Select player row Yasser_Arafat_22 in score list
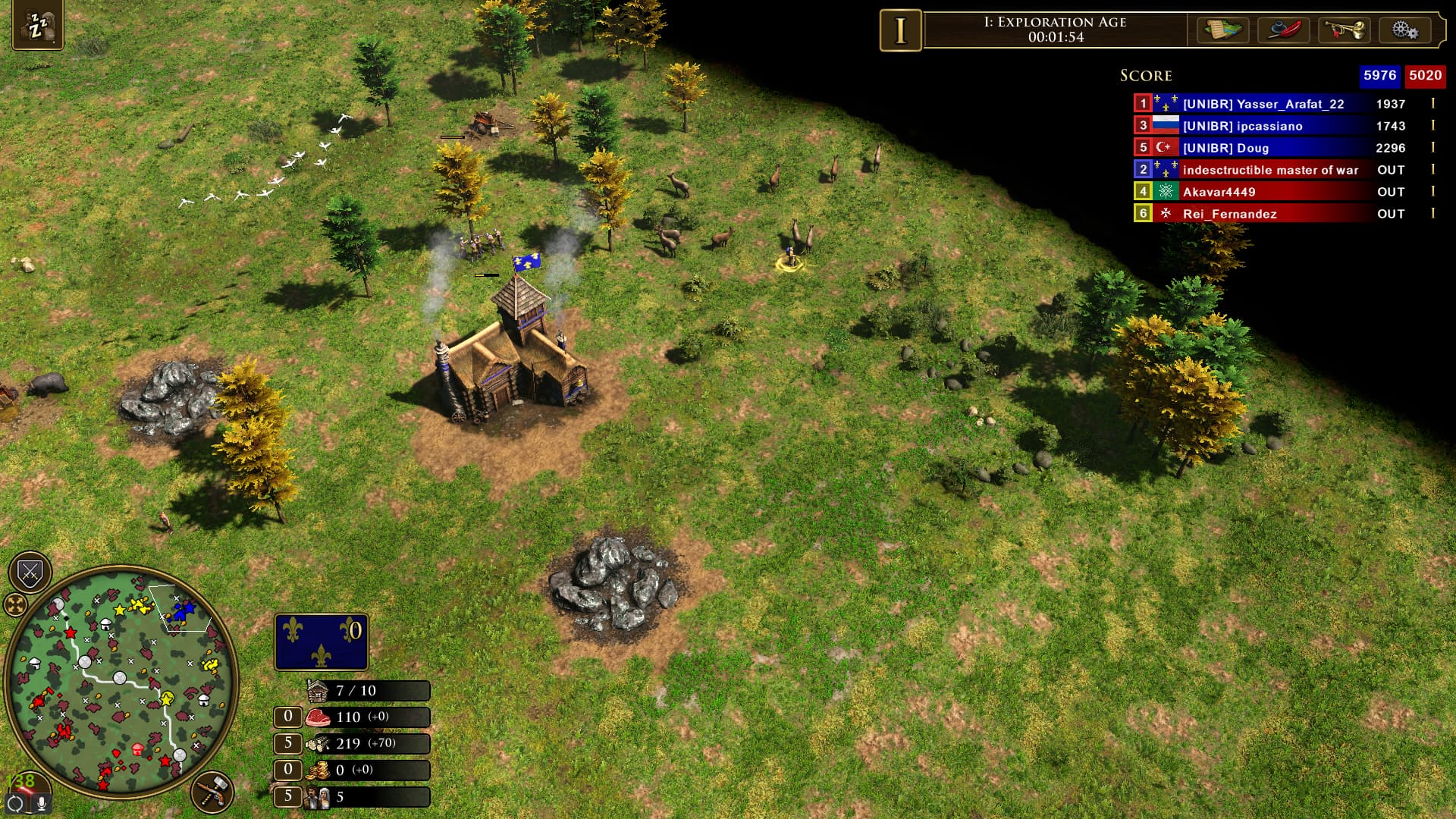1456x819 pixels. 1263,104
